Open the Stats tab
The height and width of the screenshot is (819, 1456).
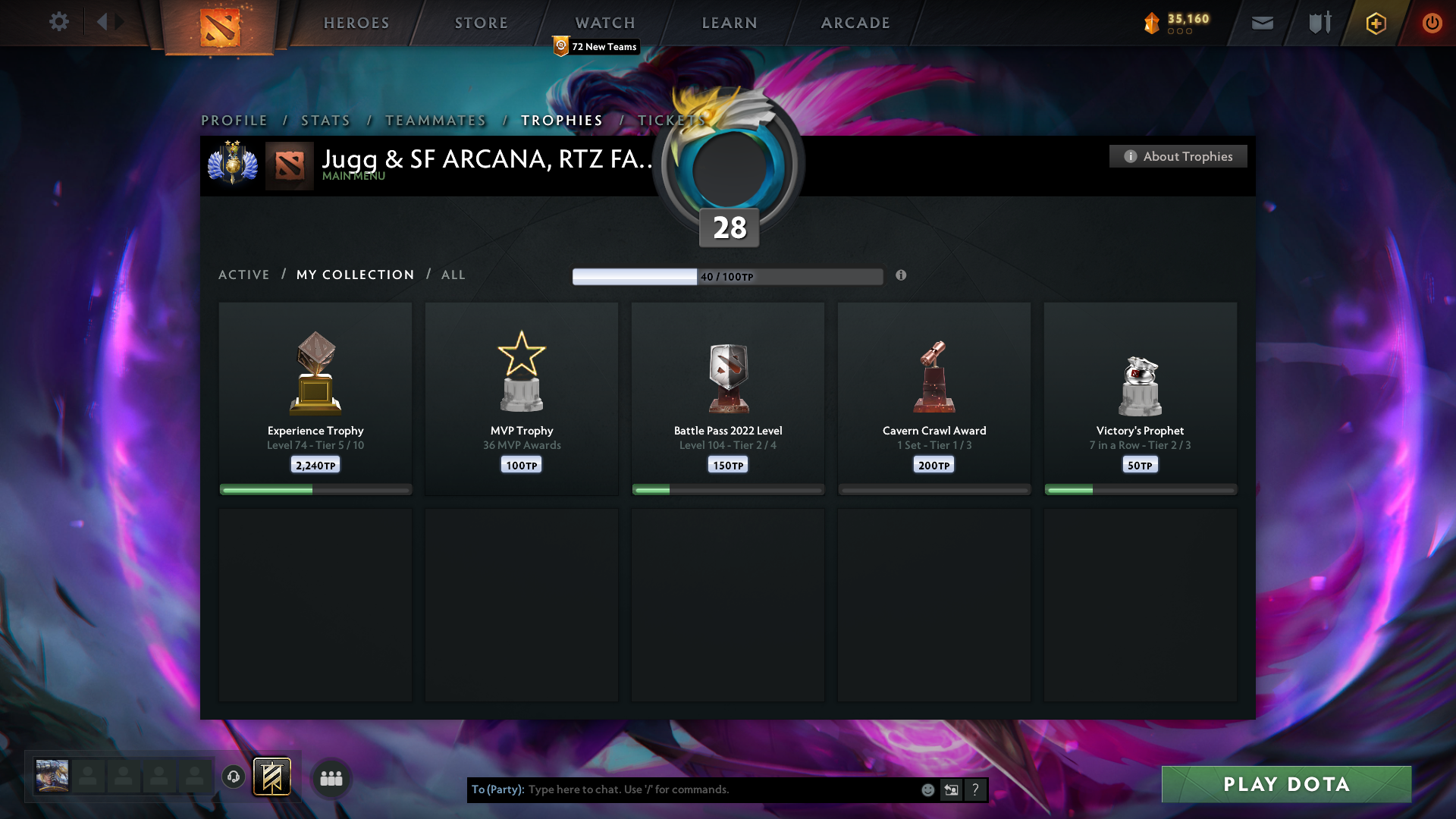point(326,121)
